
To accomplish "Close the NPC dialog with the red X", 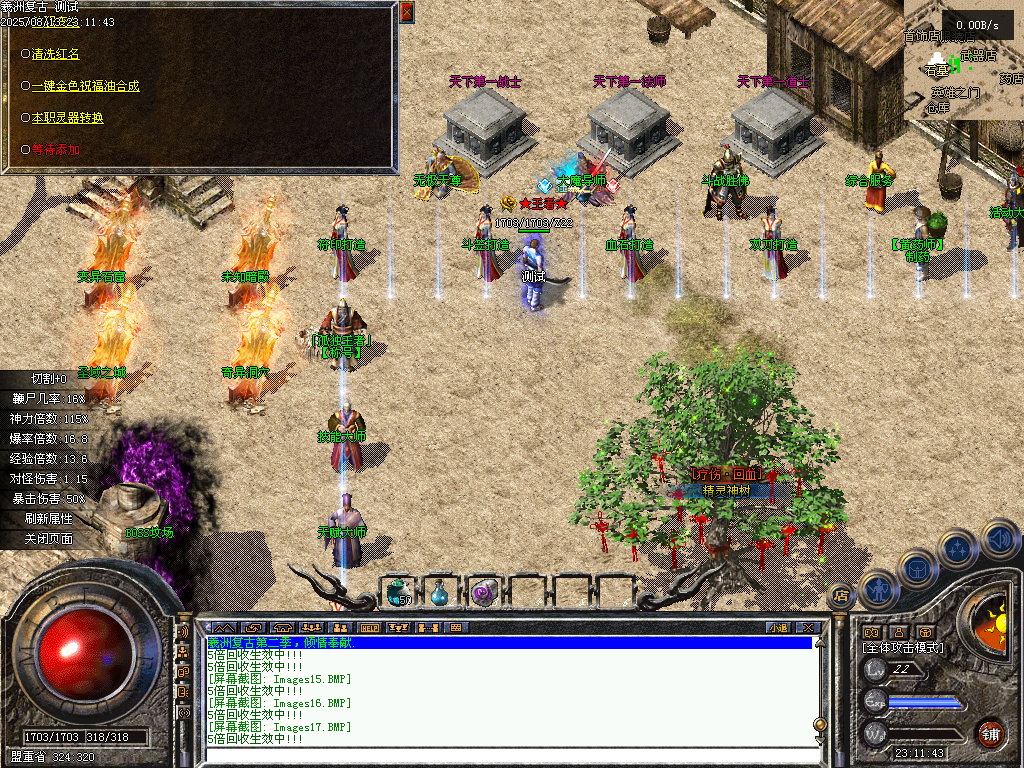I will click(x=406, y=12).
